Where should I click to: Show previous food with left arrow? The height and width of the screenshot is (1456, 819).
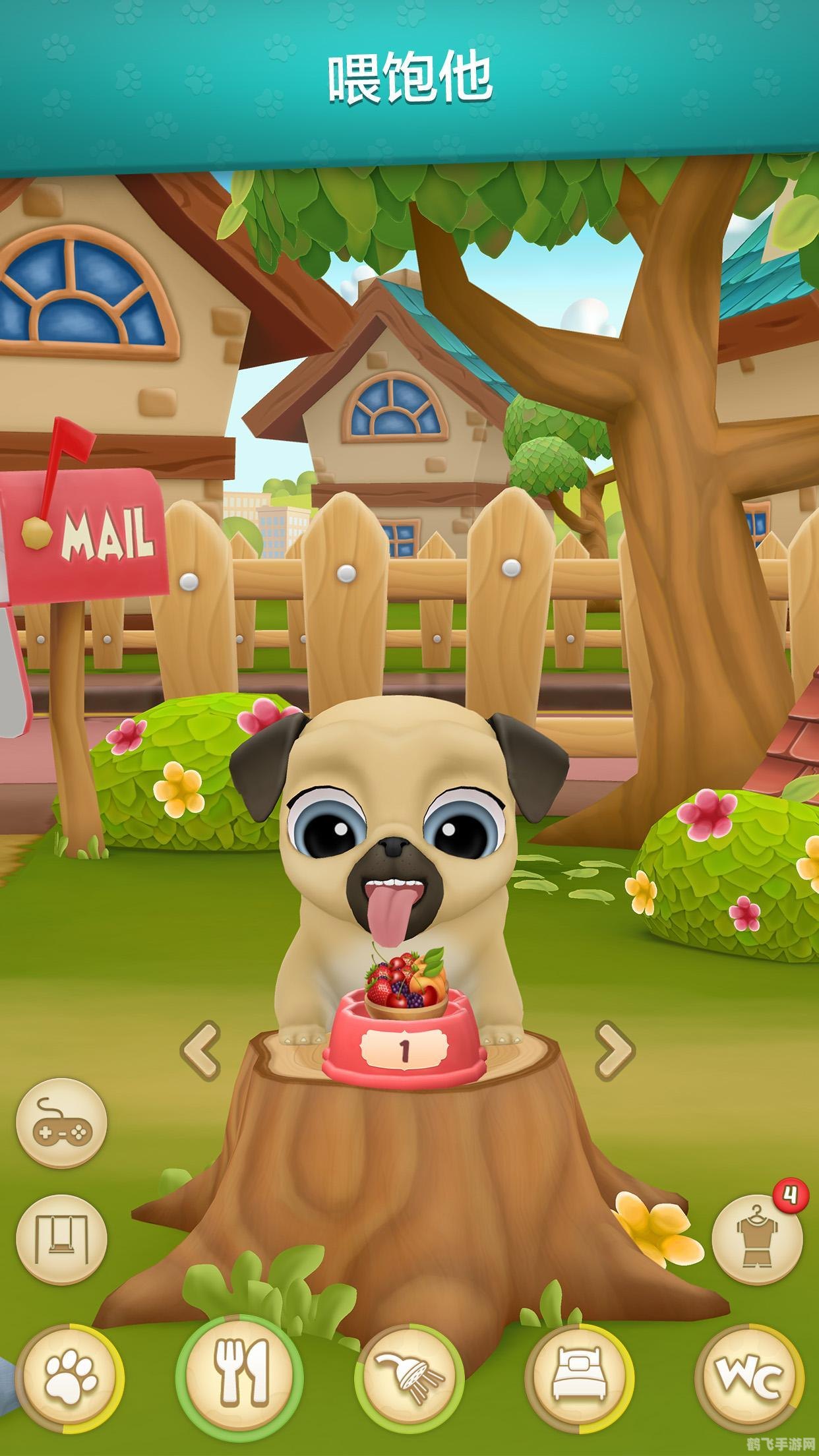[201, 1051]
